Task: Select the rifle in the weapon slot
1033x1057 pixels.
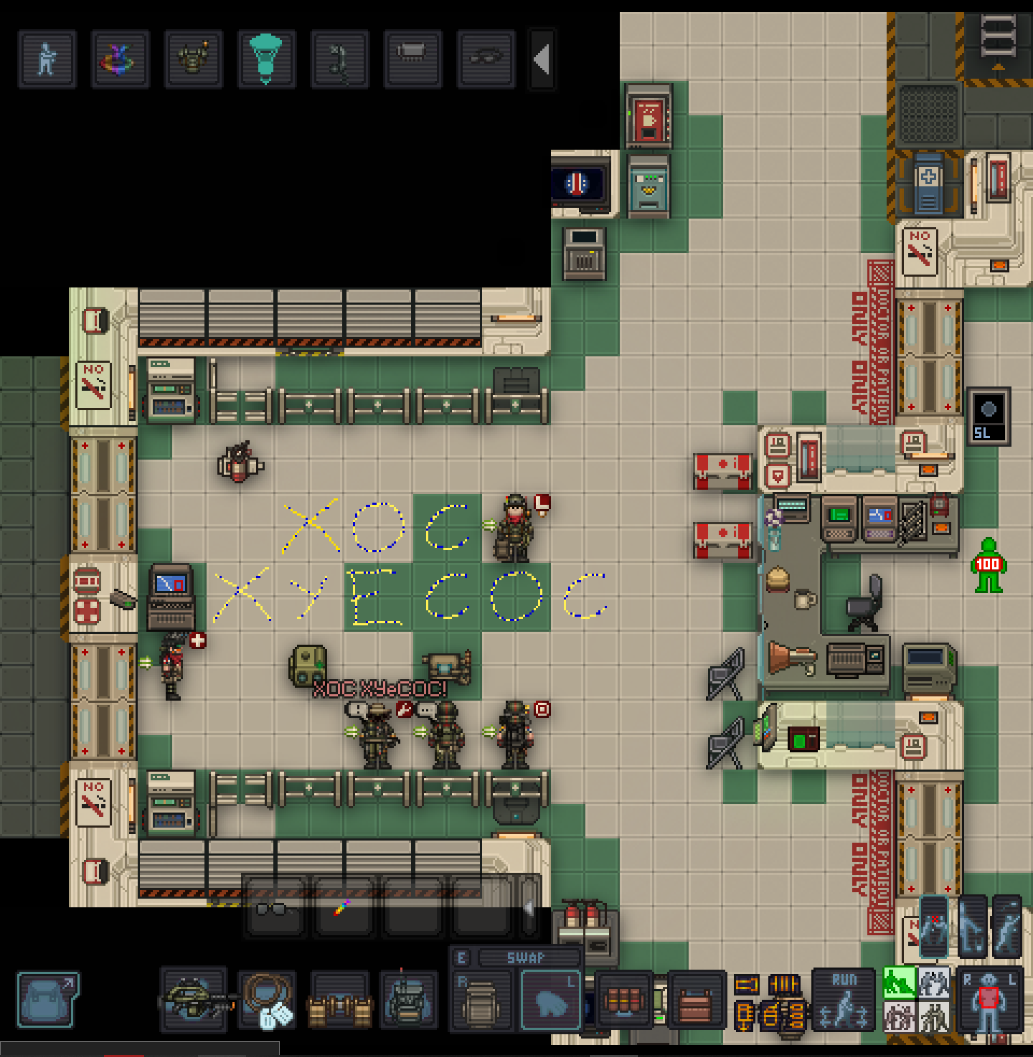Action: (x=193, y=1001)
